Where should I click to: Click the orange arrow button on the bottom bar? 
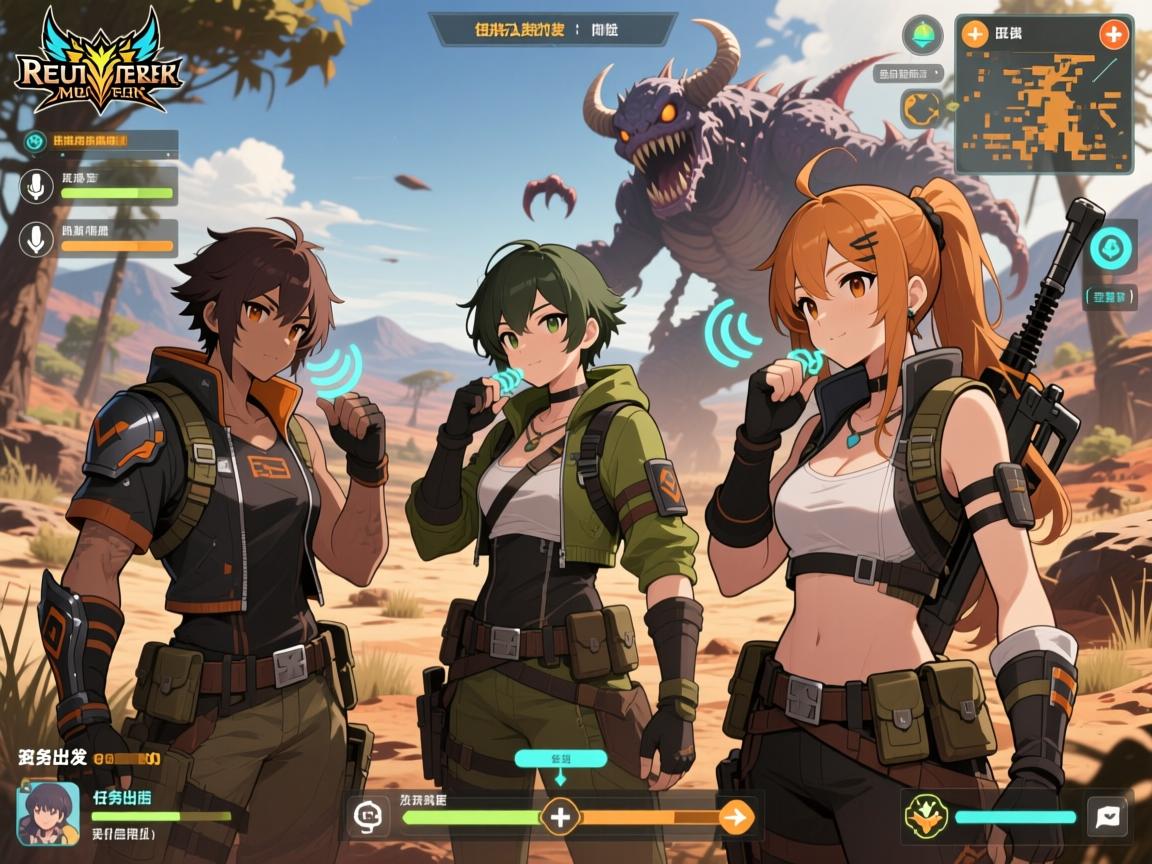[736, 817]
